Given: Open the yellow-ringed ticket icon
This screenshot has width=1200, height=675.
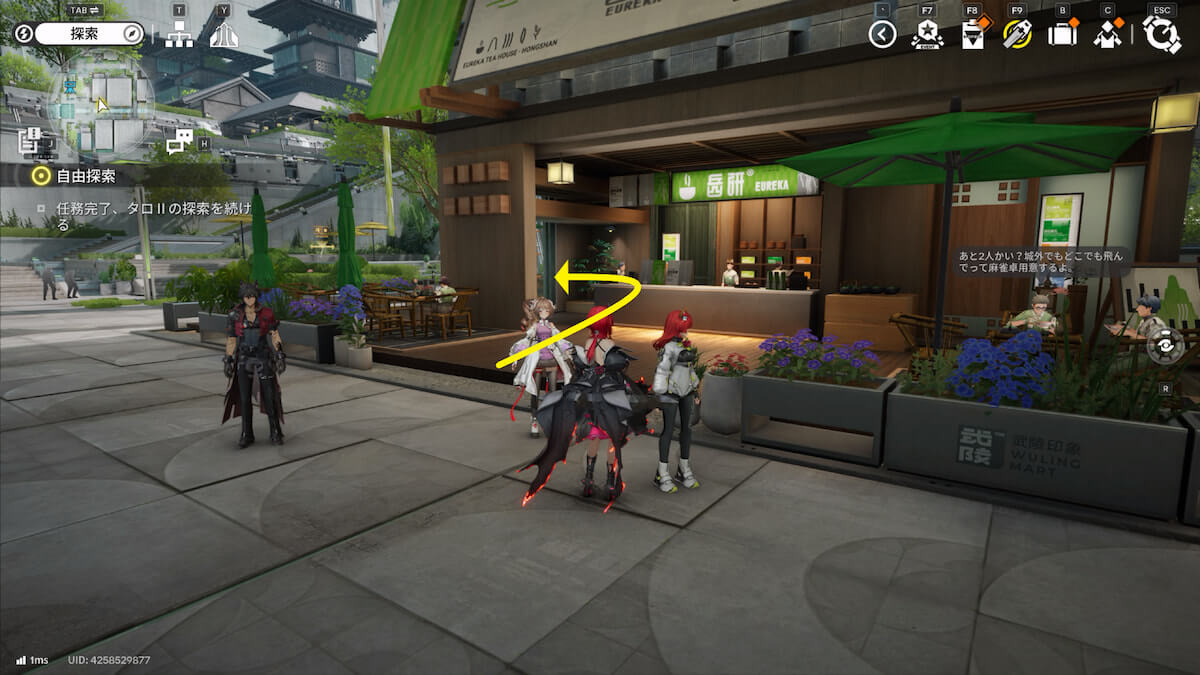Looking at the screenshot, I should (1017, 35).
